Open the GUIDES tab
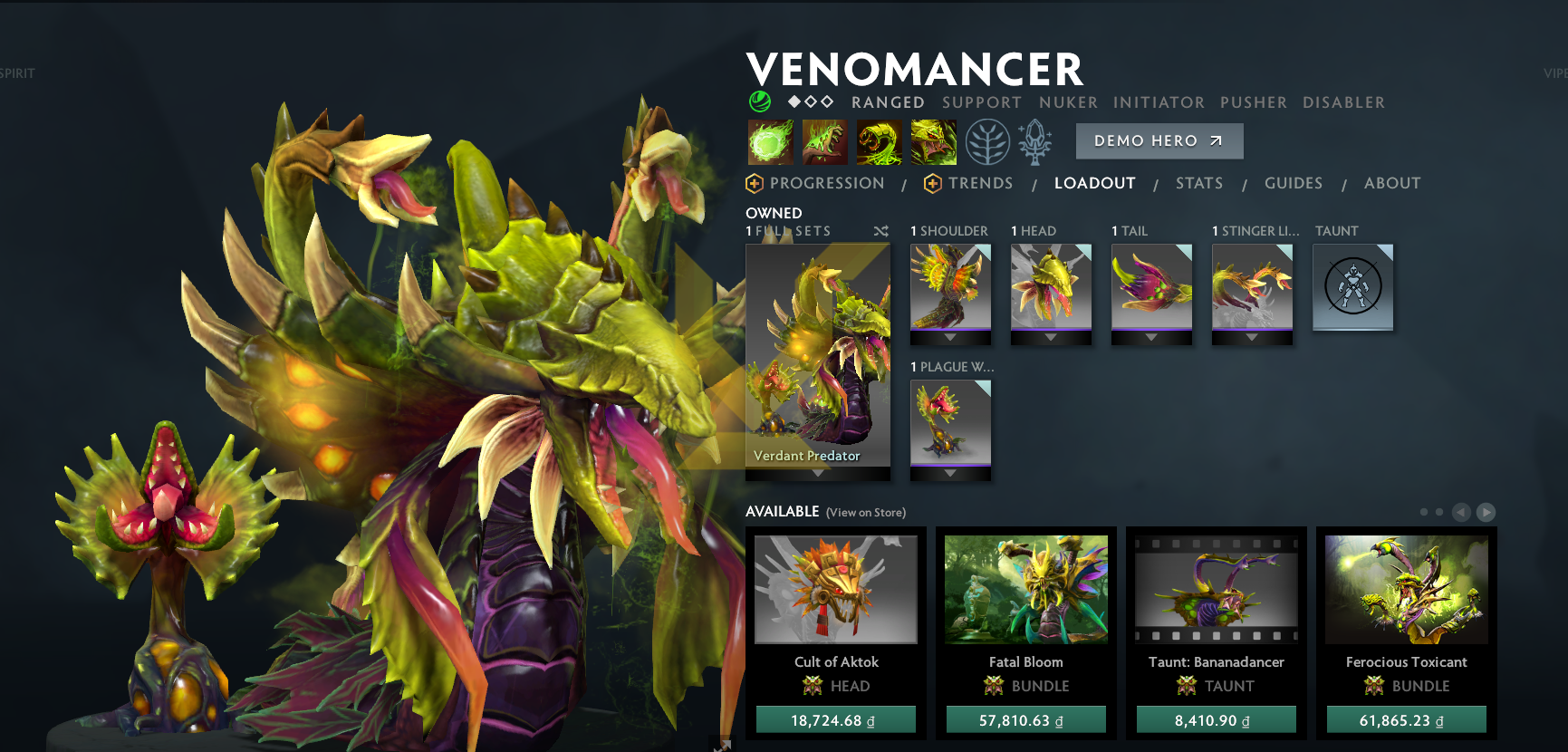This screenshot has height=752, width=1568. [1294, 183]
